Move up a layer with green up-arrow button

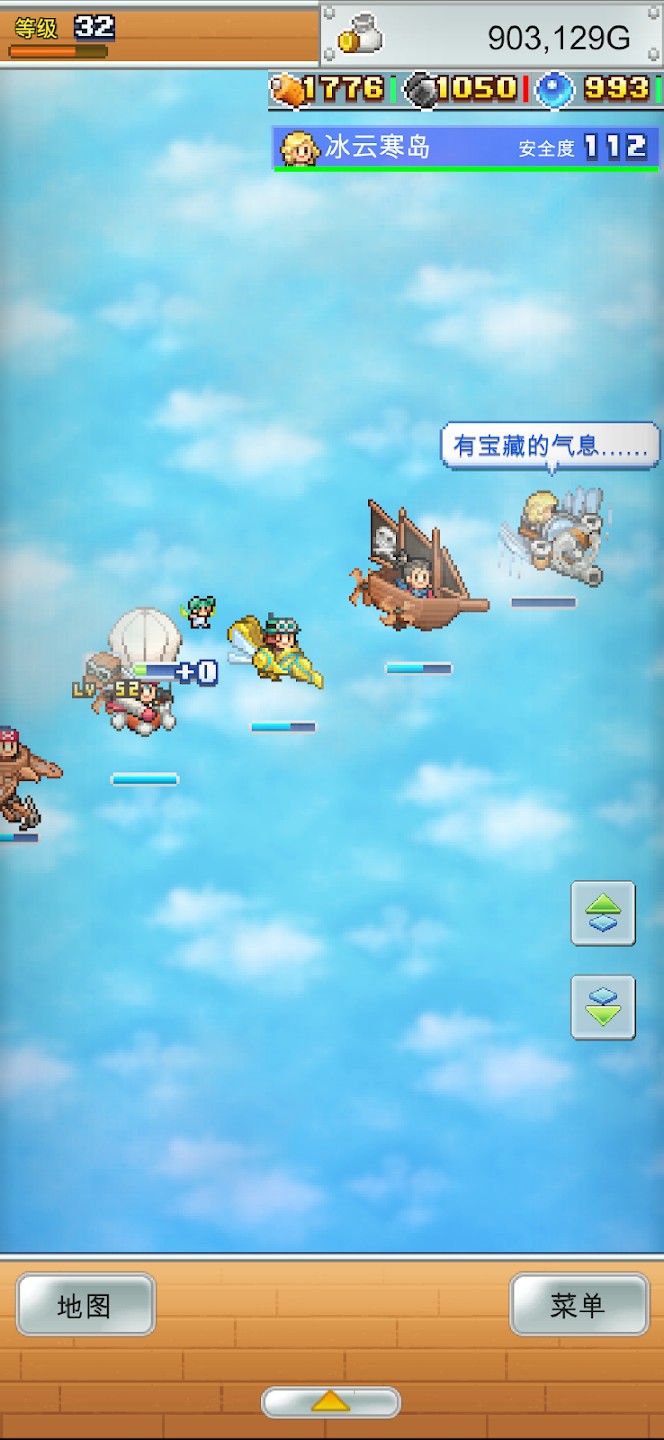[x=603, y=913]
